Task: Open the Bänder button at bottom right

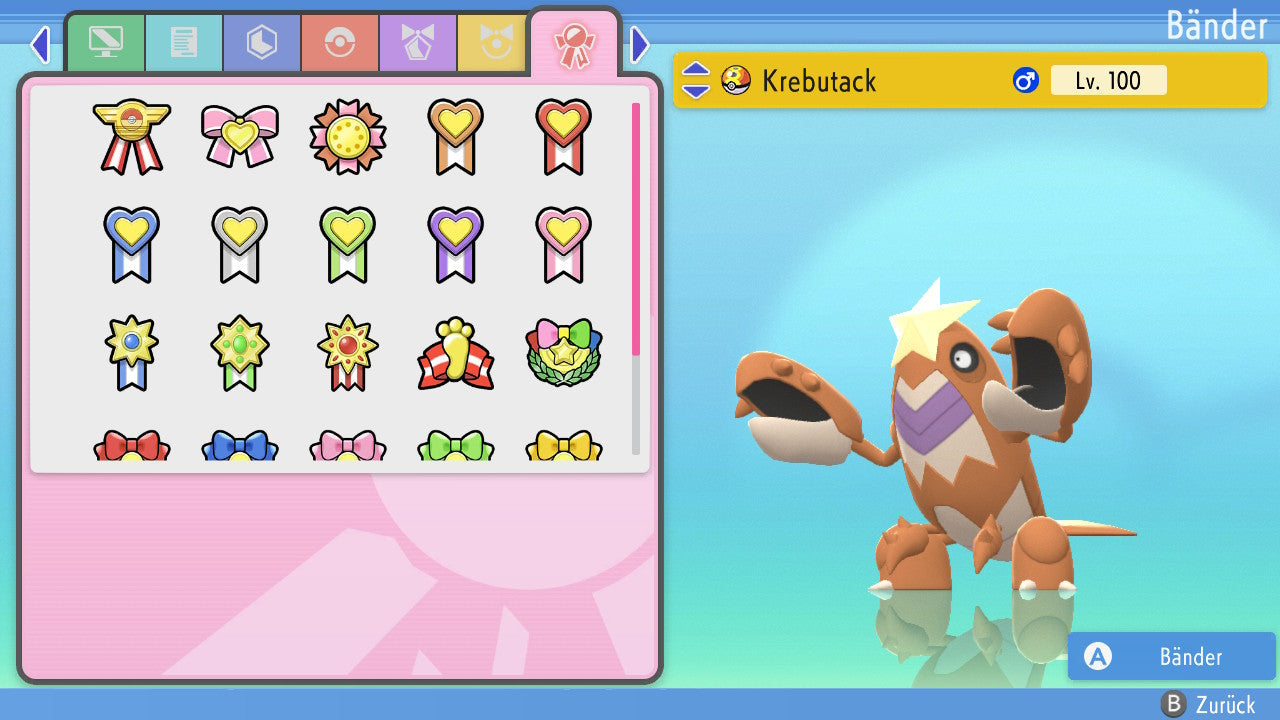Action: (x=1171, y=656)
